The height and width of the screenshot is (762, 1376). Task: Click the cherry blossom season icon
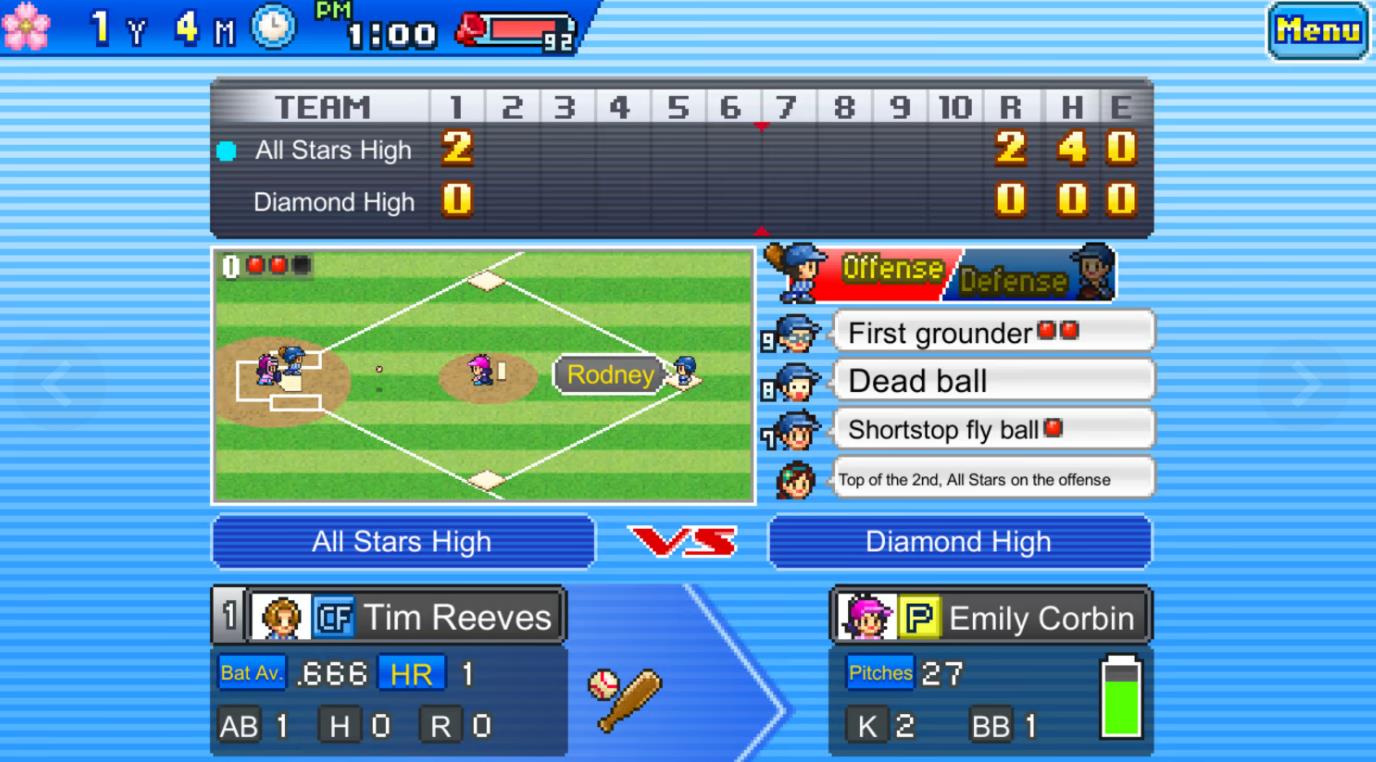(x=27, y=28)
